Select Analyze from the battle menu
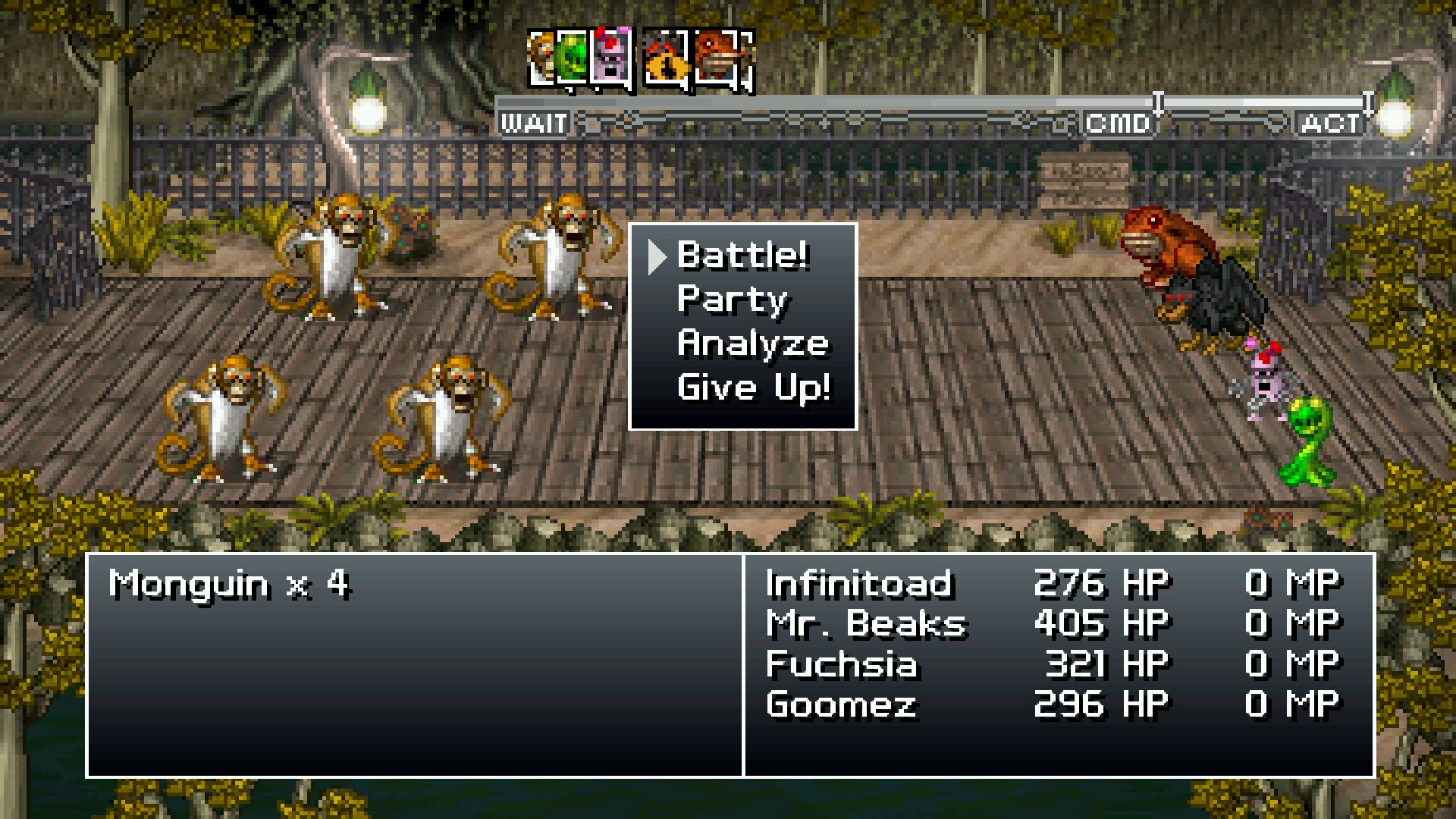The width and height of the screenshot is (1456, 819). (x=752, y=344)
